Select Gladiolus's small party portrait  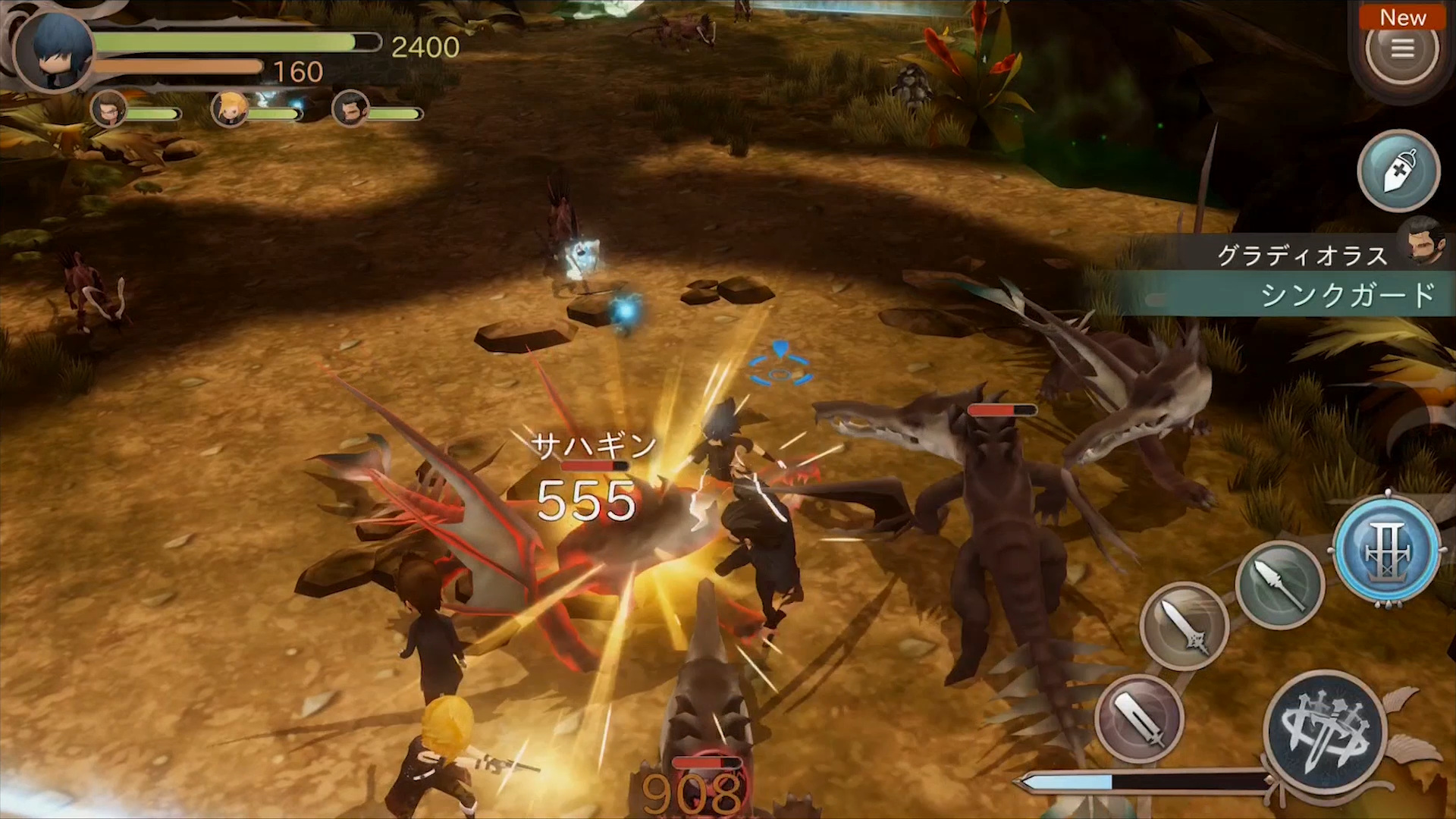click(350, 109)
